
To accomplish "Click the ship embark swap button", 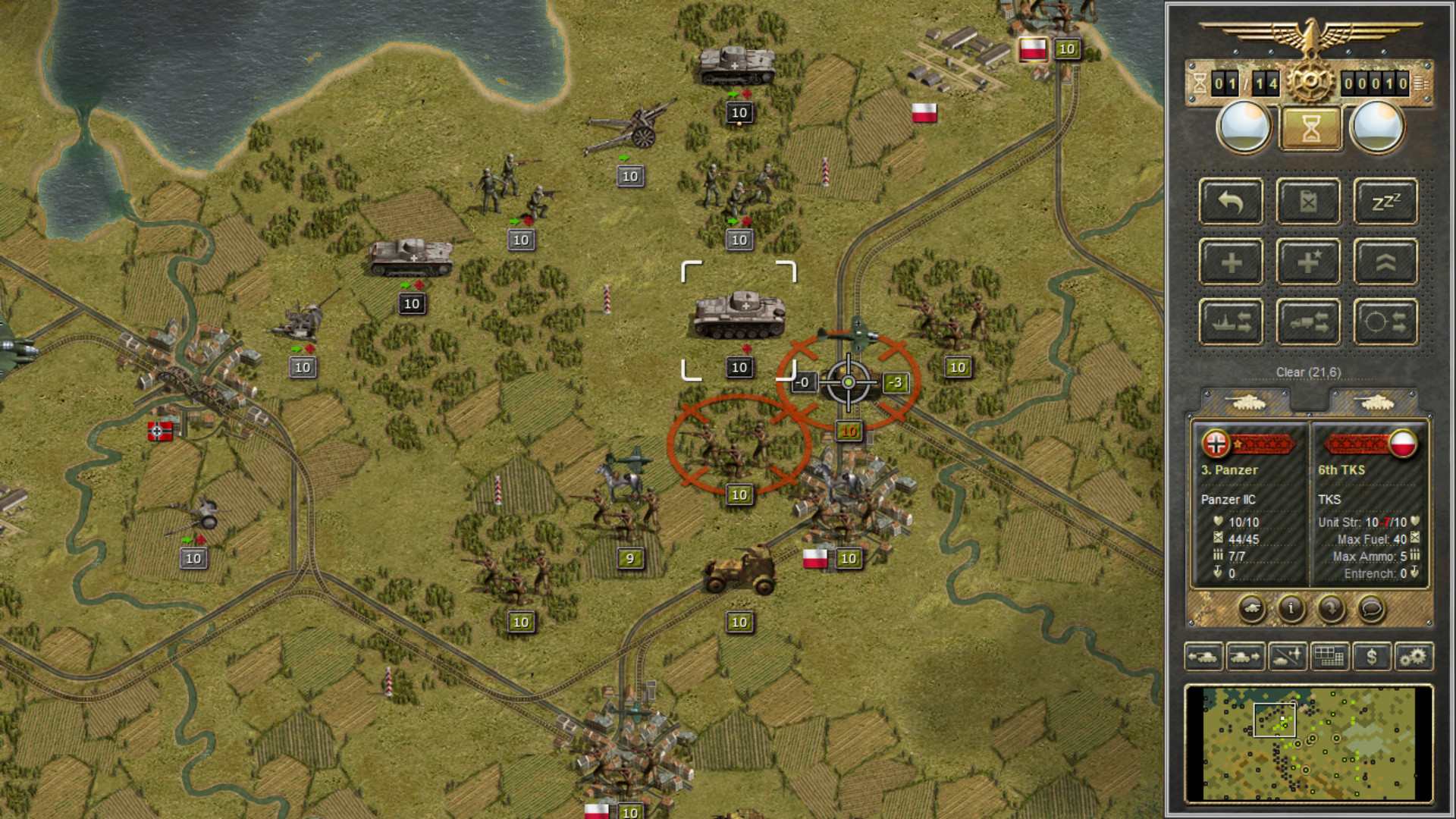I will click(1231, 322).
